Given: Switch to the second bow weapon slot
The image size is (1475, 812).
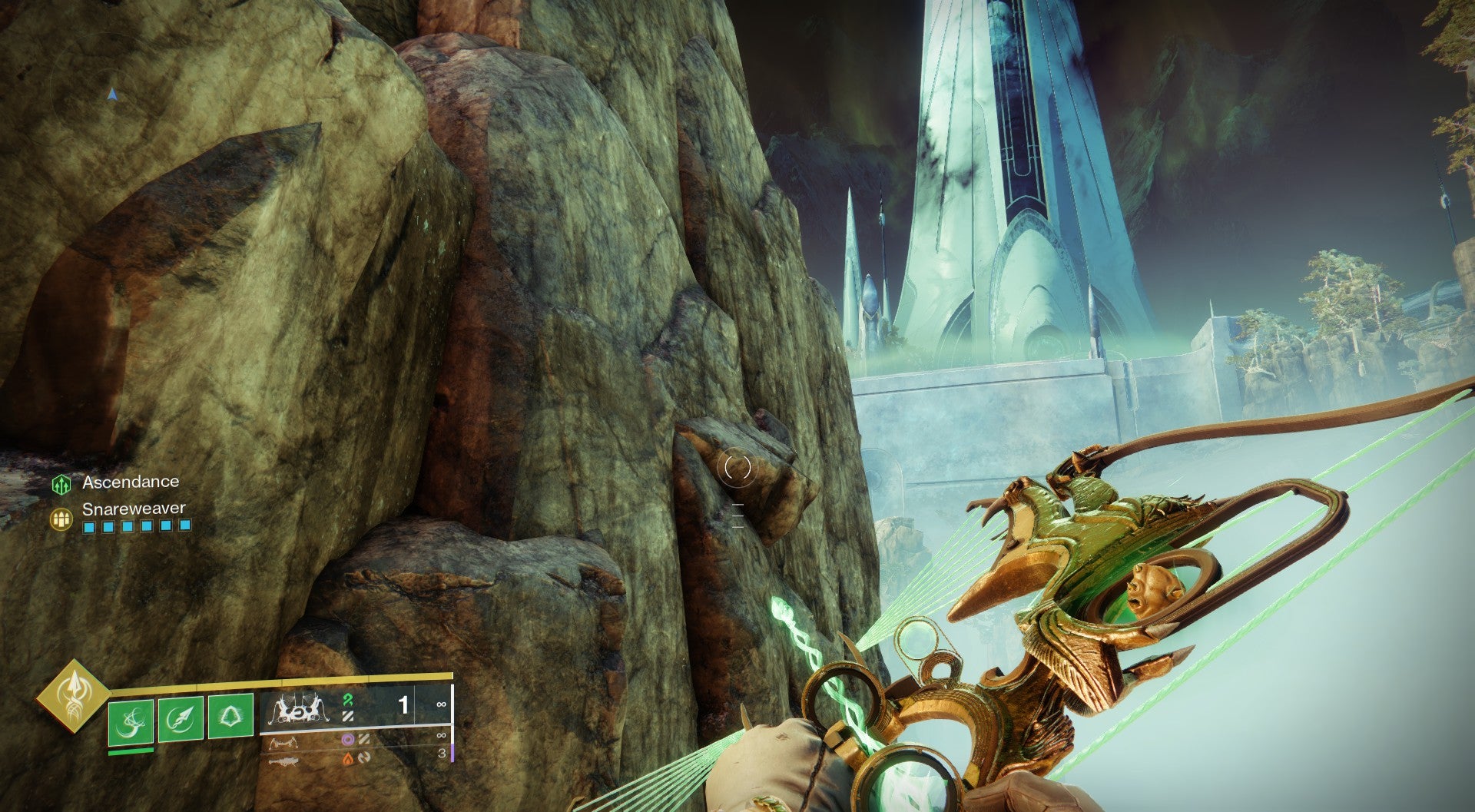Looking at the screenshot, I should coord(297,742).
